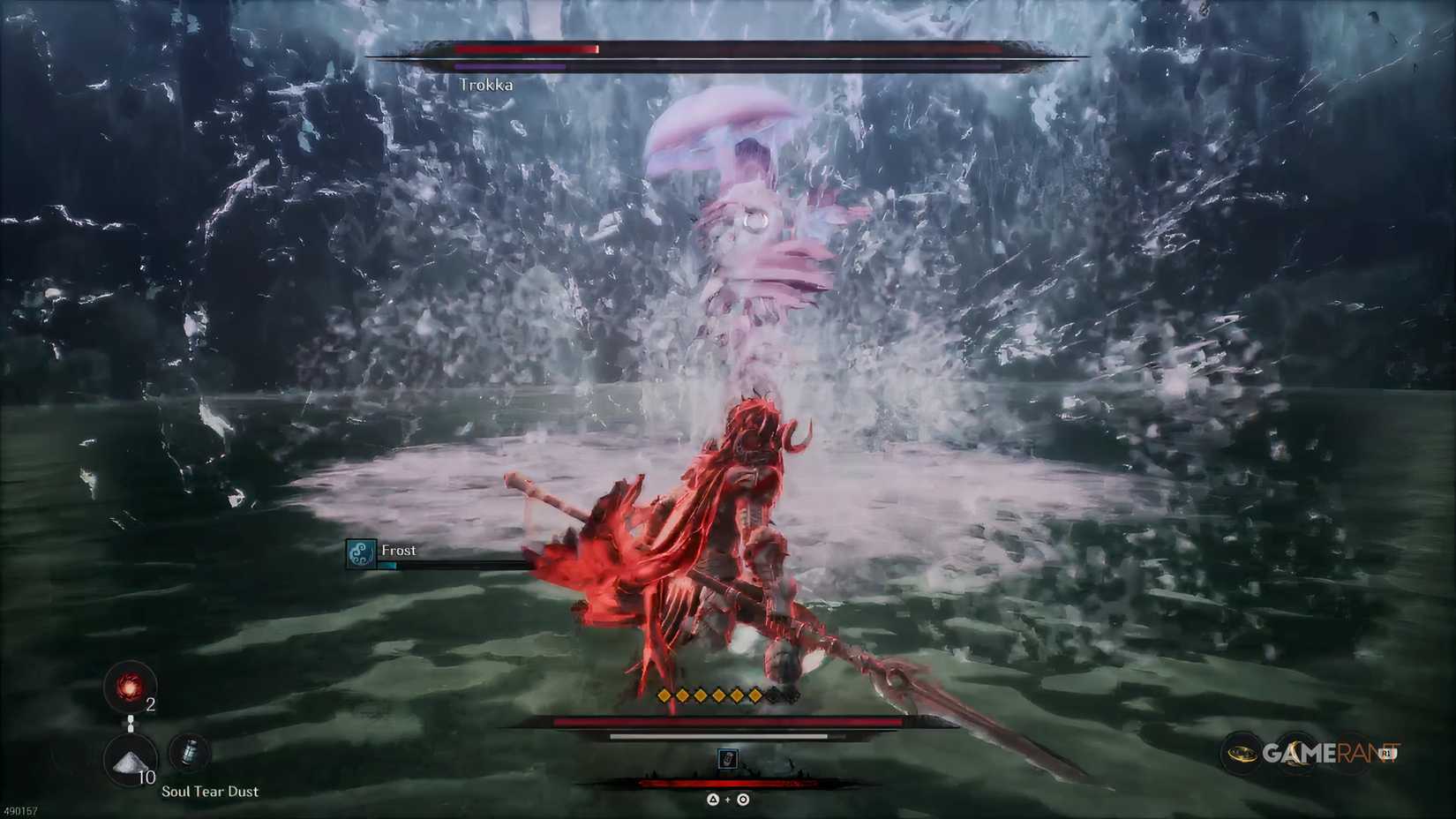Toggle the last gold combo diamond
1456x819 pixels.
[755, 696]
